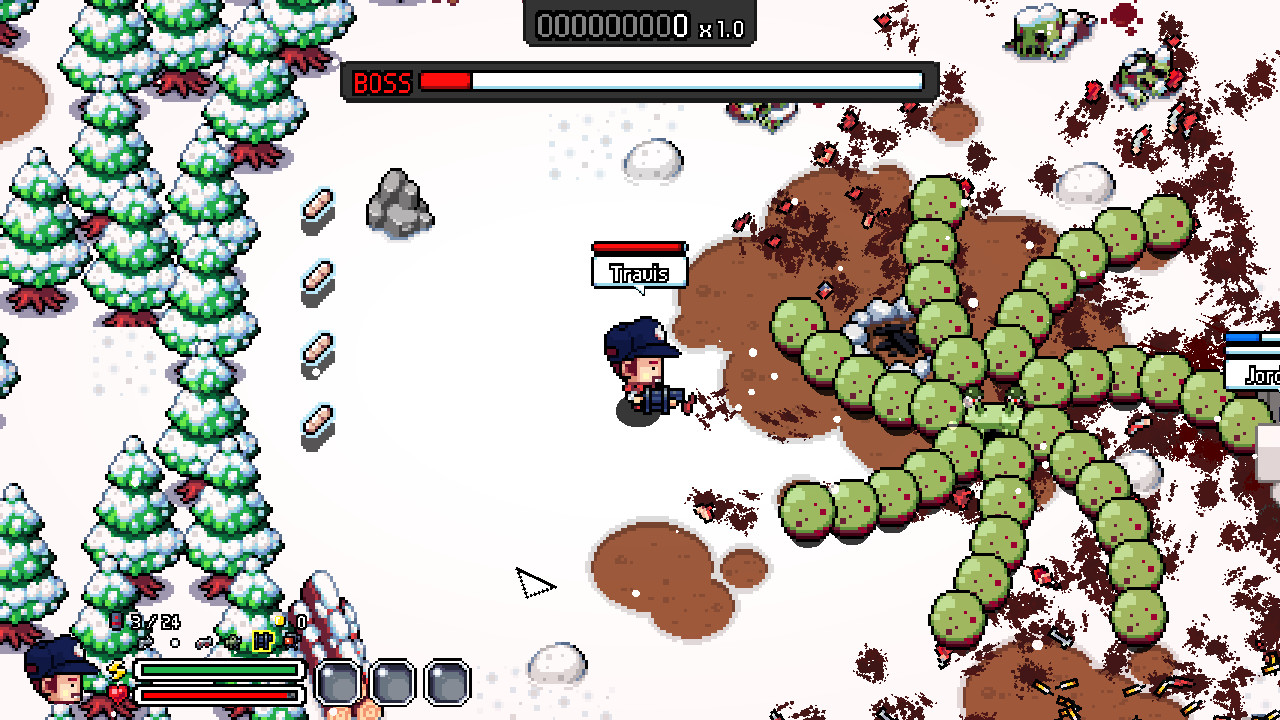Click the red ammo clip icon beside 3/24
The image size is (1280, 720).
(x=116, y=619)
